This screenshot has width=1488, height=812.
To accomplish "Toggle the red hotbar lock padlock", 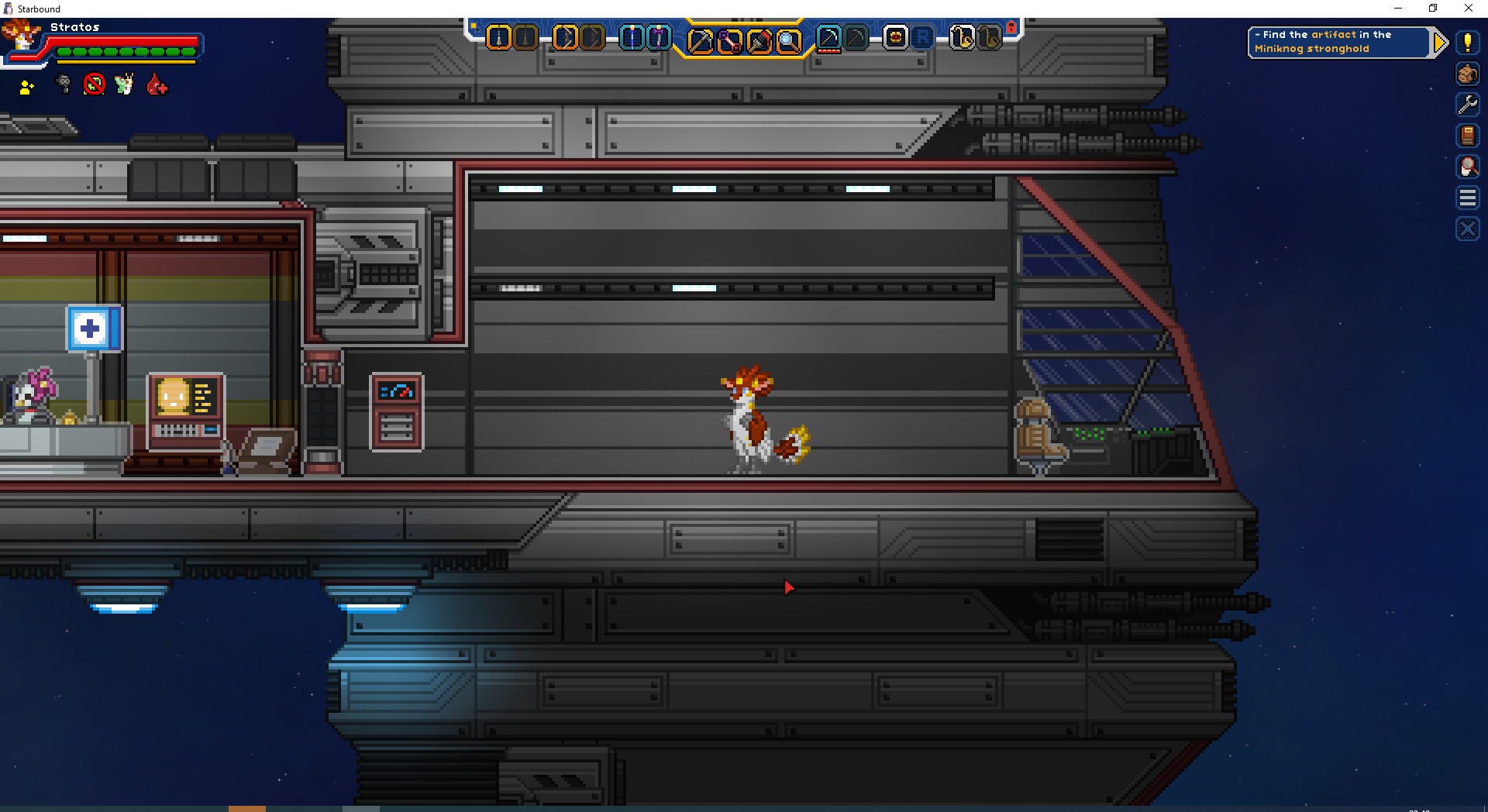I will pyautogui.click(x=1013, y=26).
